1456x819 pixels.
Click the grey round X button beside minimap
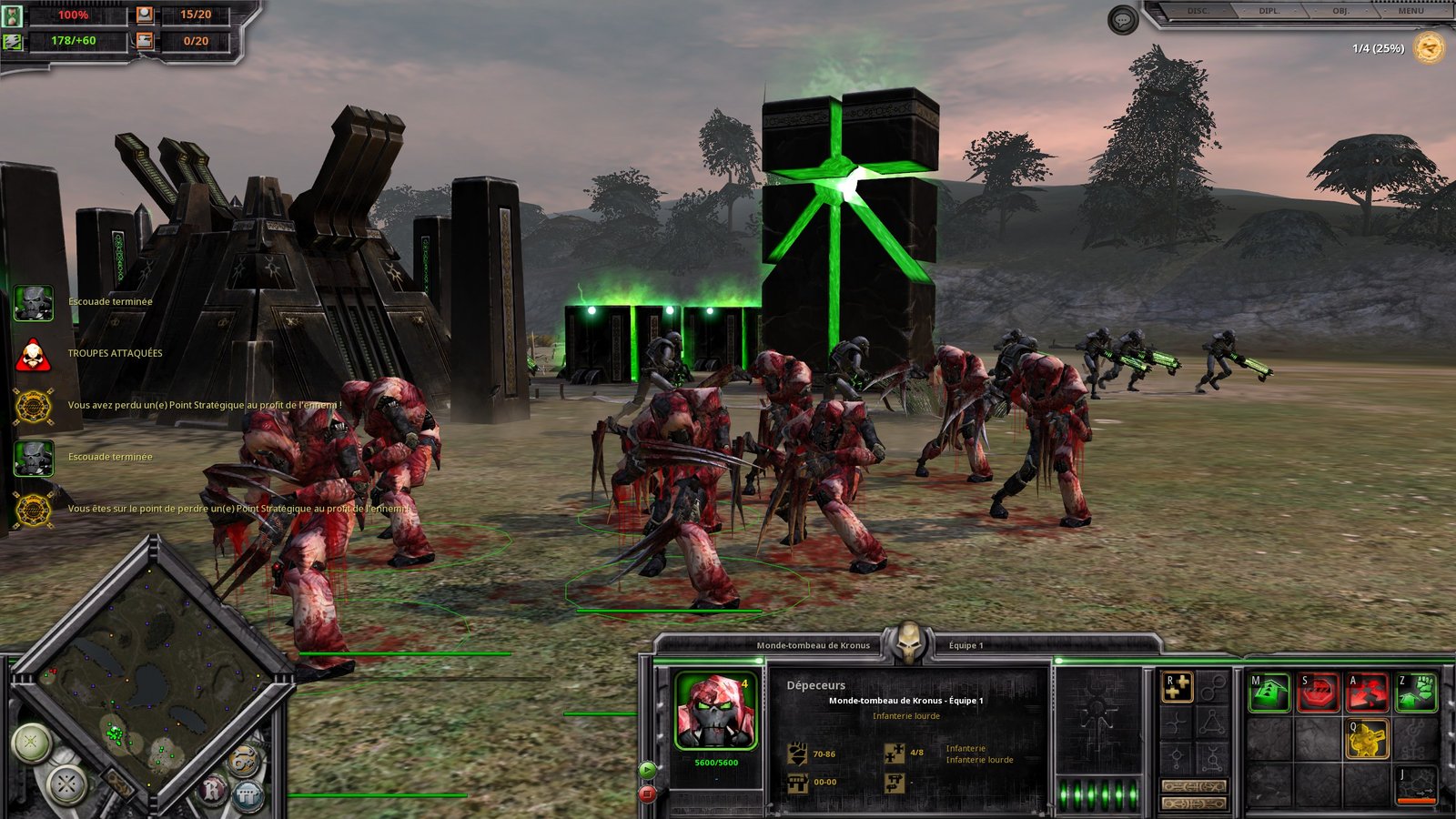(x=66, y=784)
